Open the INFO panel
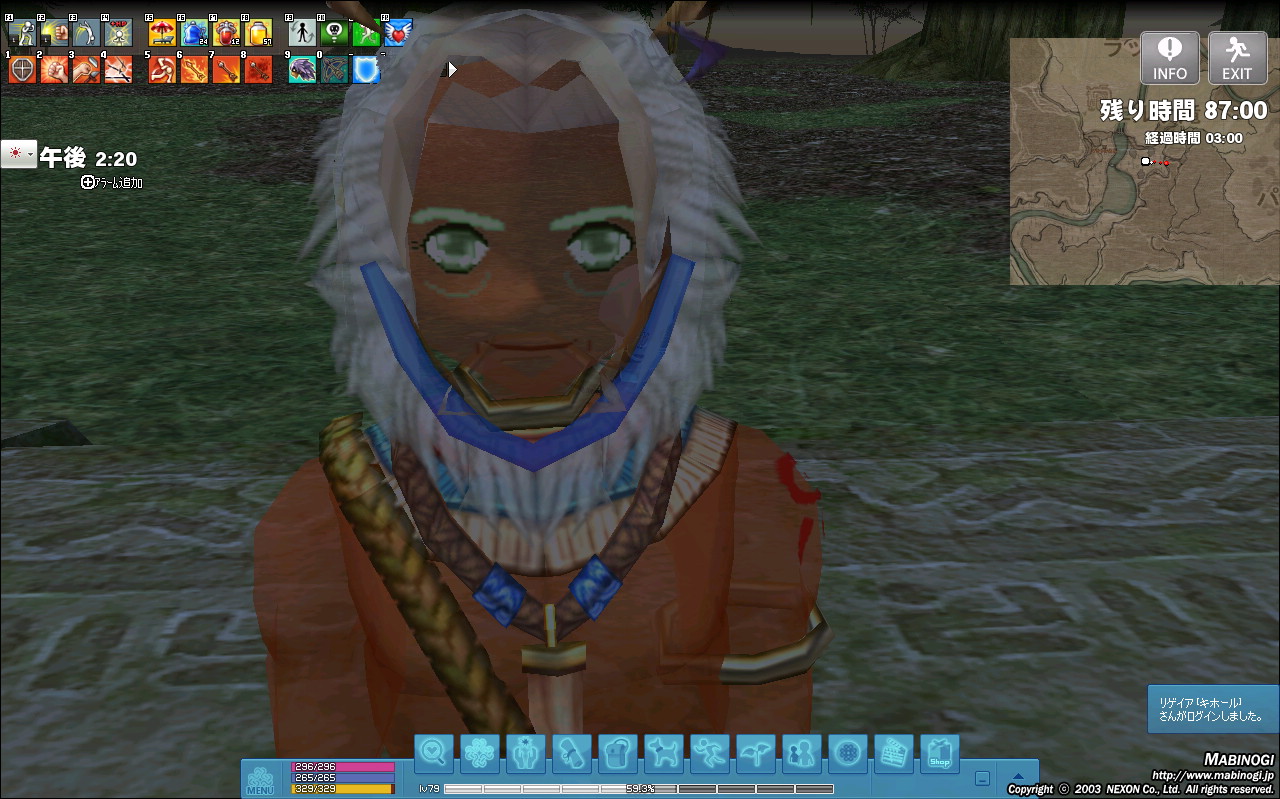Image resolution: width=1280 pixels, height=799 pixels. (1170, 58)
